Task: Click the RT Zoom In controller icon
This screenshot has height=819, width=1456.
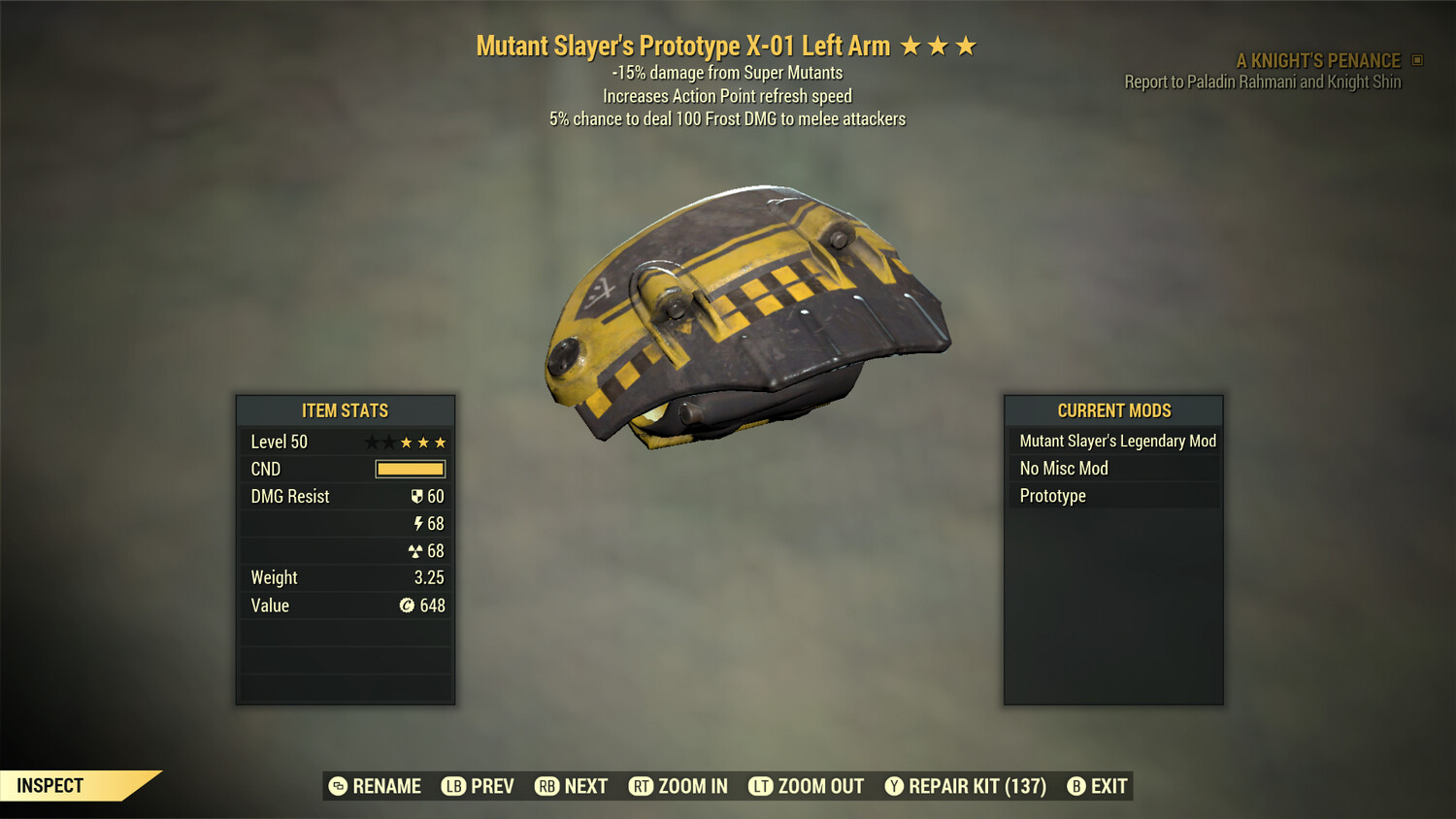Action: pos(643,786)
